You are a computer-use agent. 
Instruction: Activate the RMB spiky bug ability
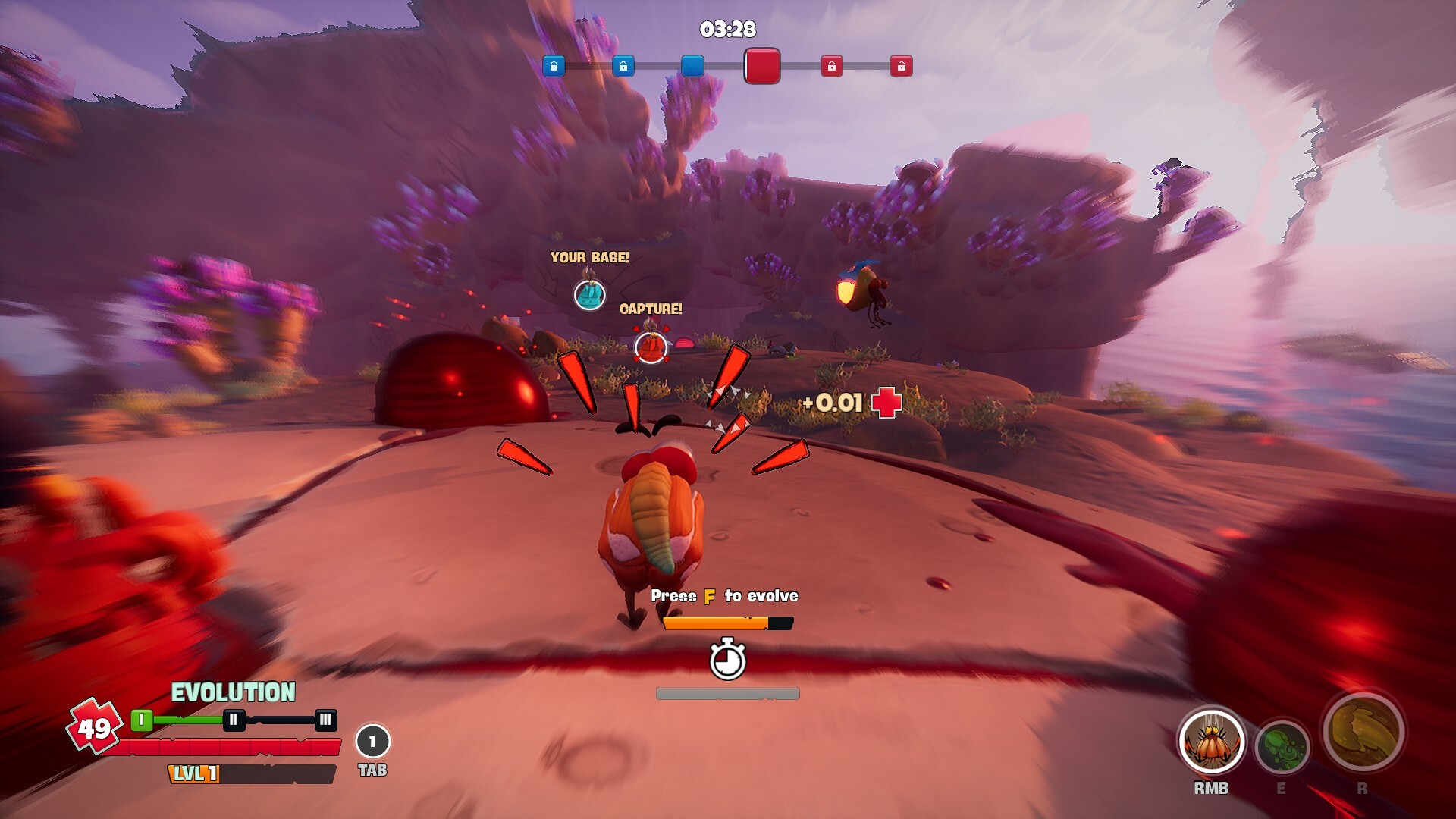1211,743
